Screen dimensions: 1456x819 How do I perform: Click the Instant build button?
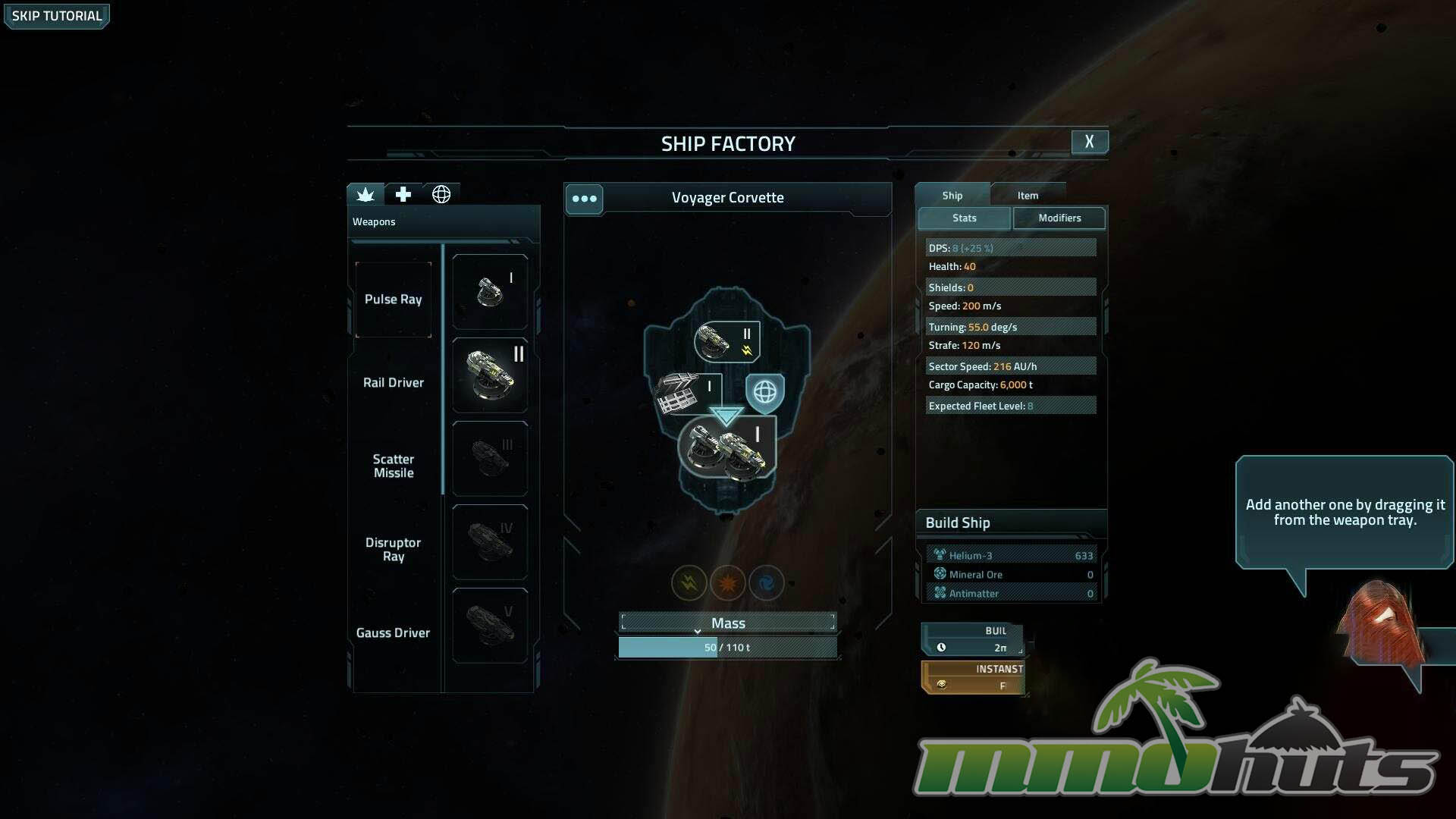tap(973, 677)
